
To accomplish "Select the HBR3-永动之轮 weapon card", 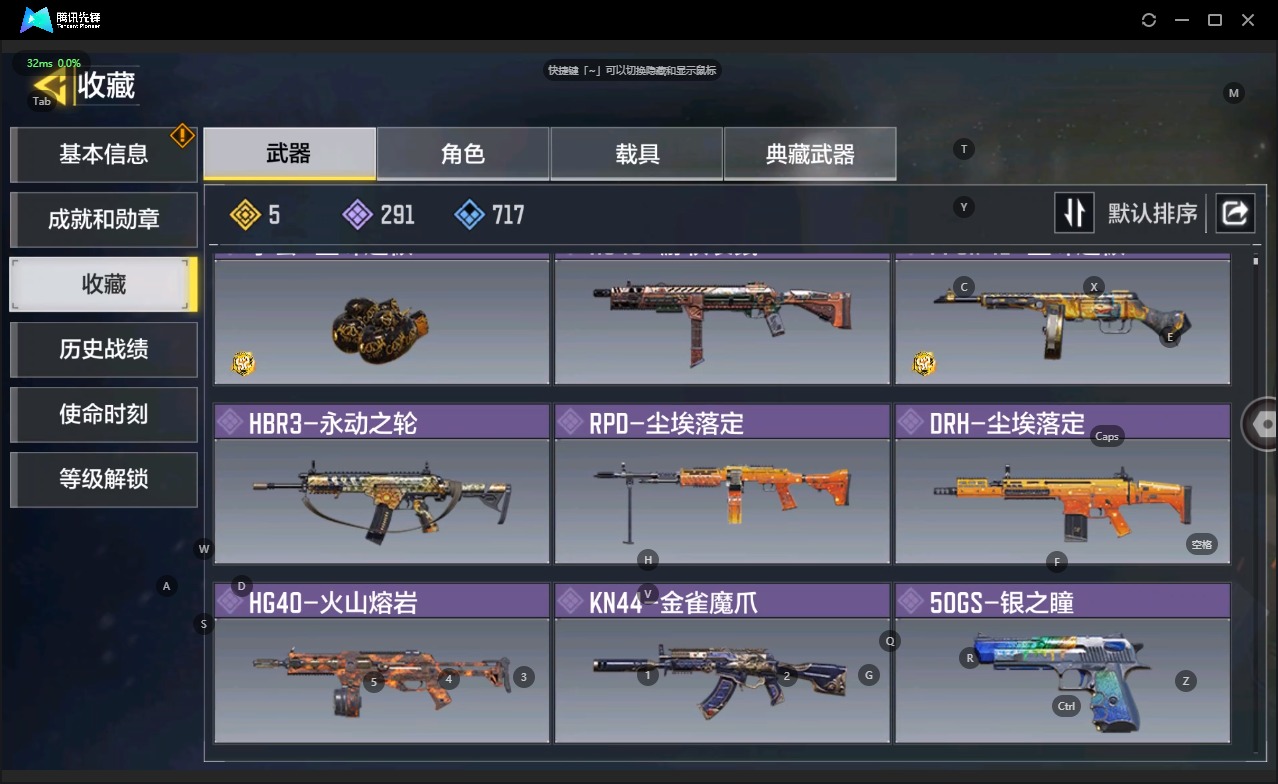I will 381,484.
